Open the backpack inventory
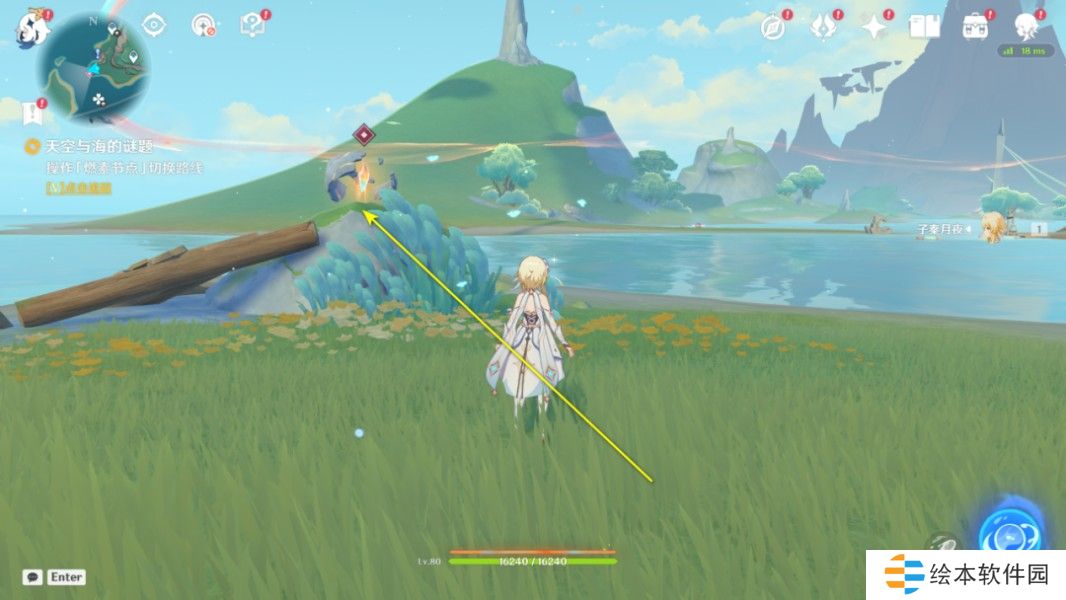 975,27
